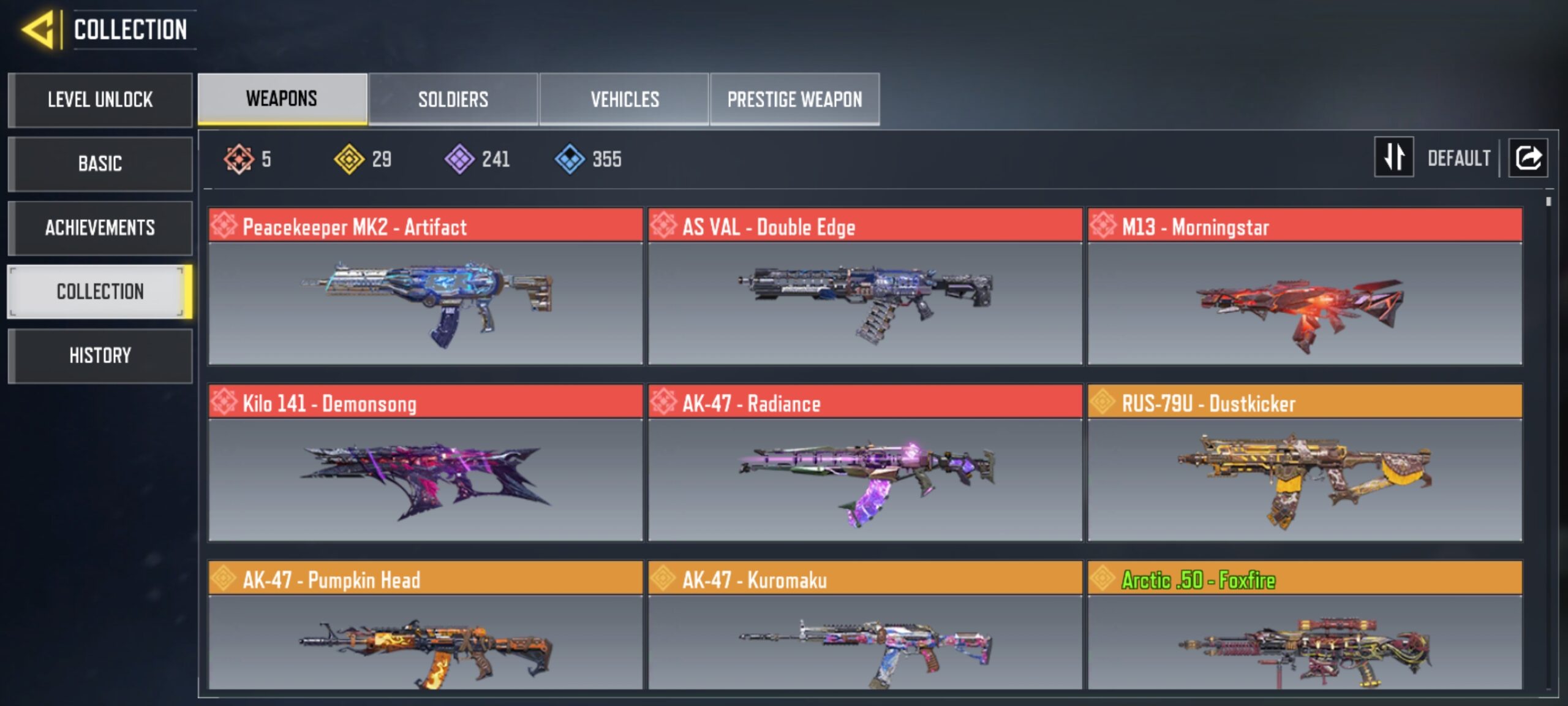Select the Collection side menu entry
The height and width of the screenshot is (706, 1568).
(x=100, y=292)
